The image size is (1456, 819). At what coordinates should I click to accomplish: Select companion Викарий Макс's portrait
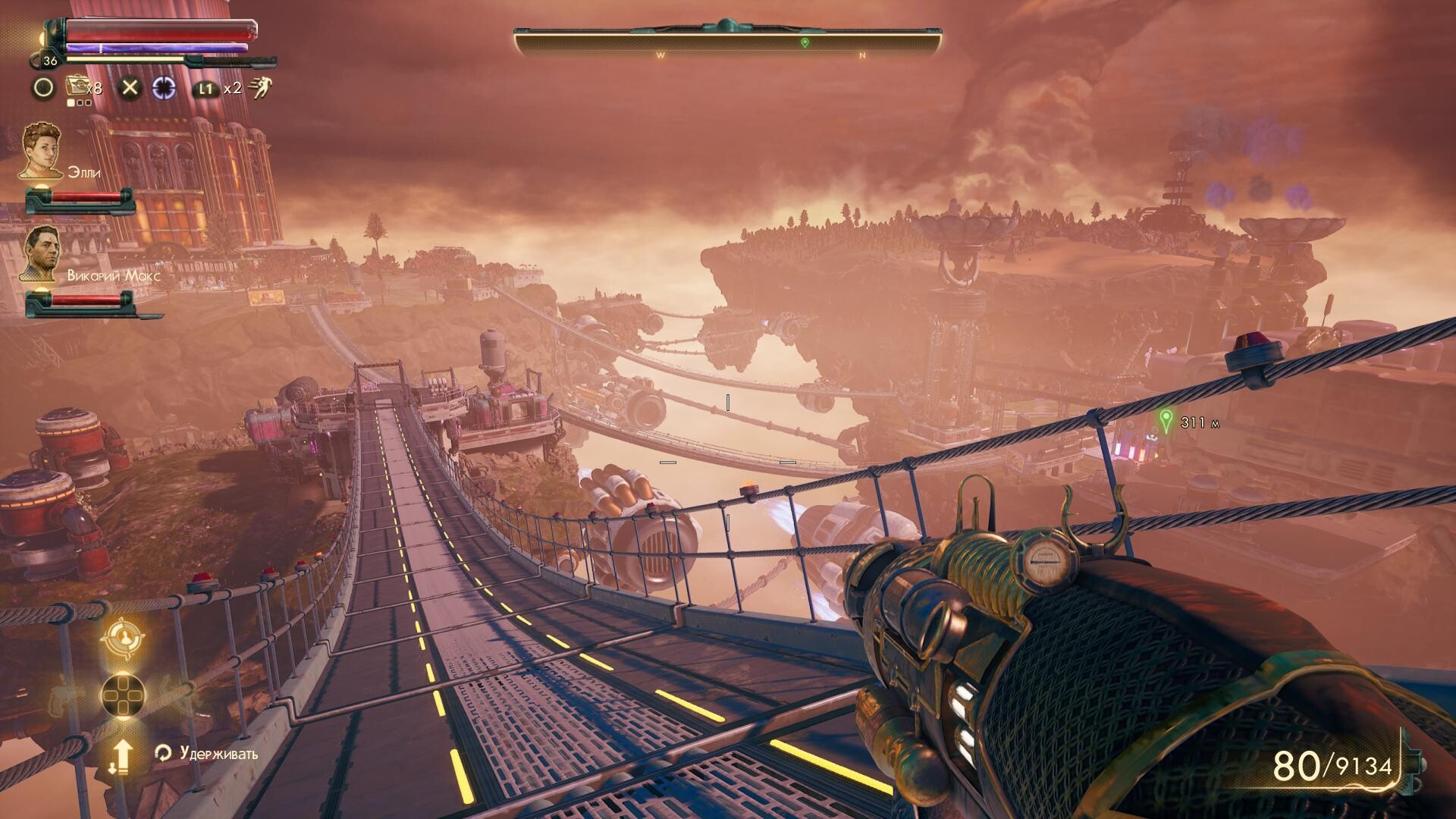pos(42,254)
